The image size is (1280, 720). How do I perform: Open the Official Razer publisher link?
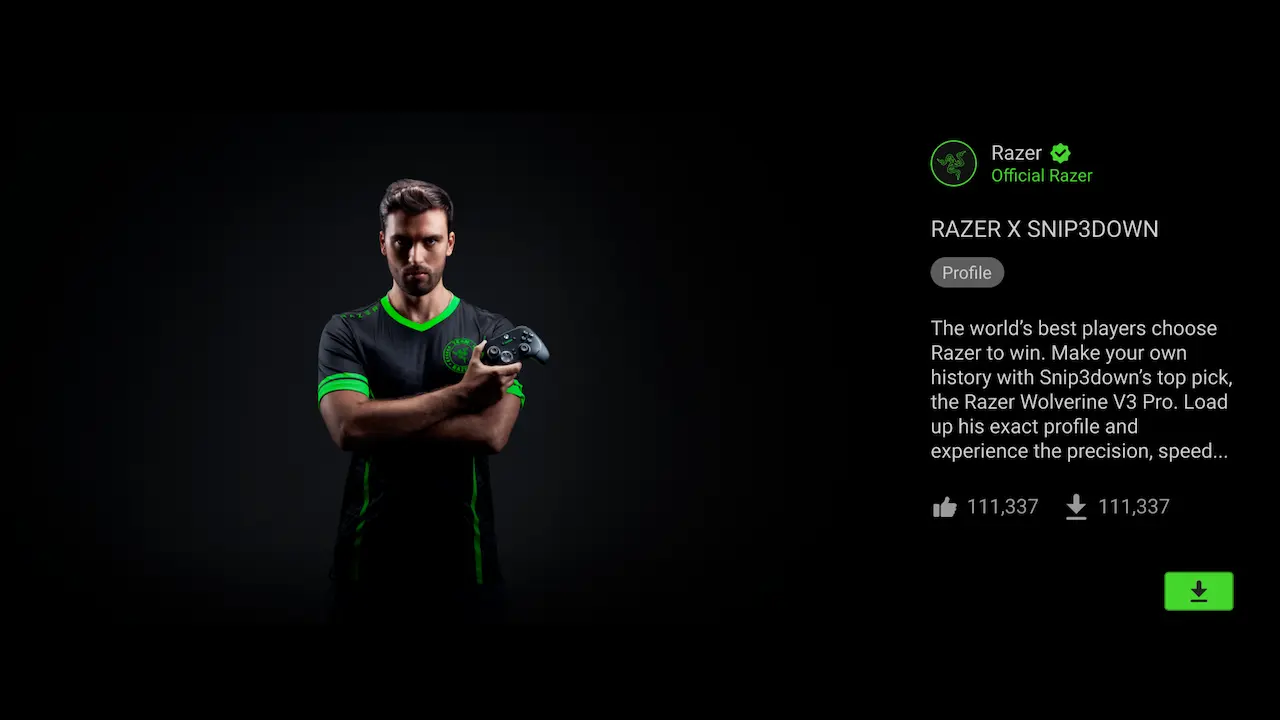[x=1041, y=176]
